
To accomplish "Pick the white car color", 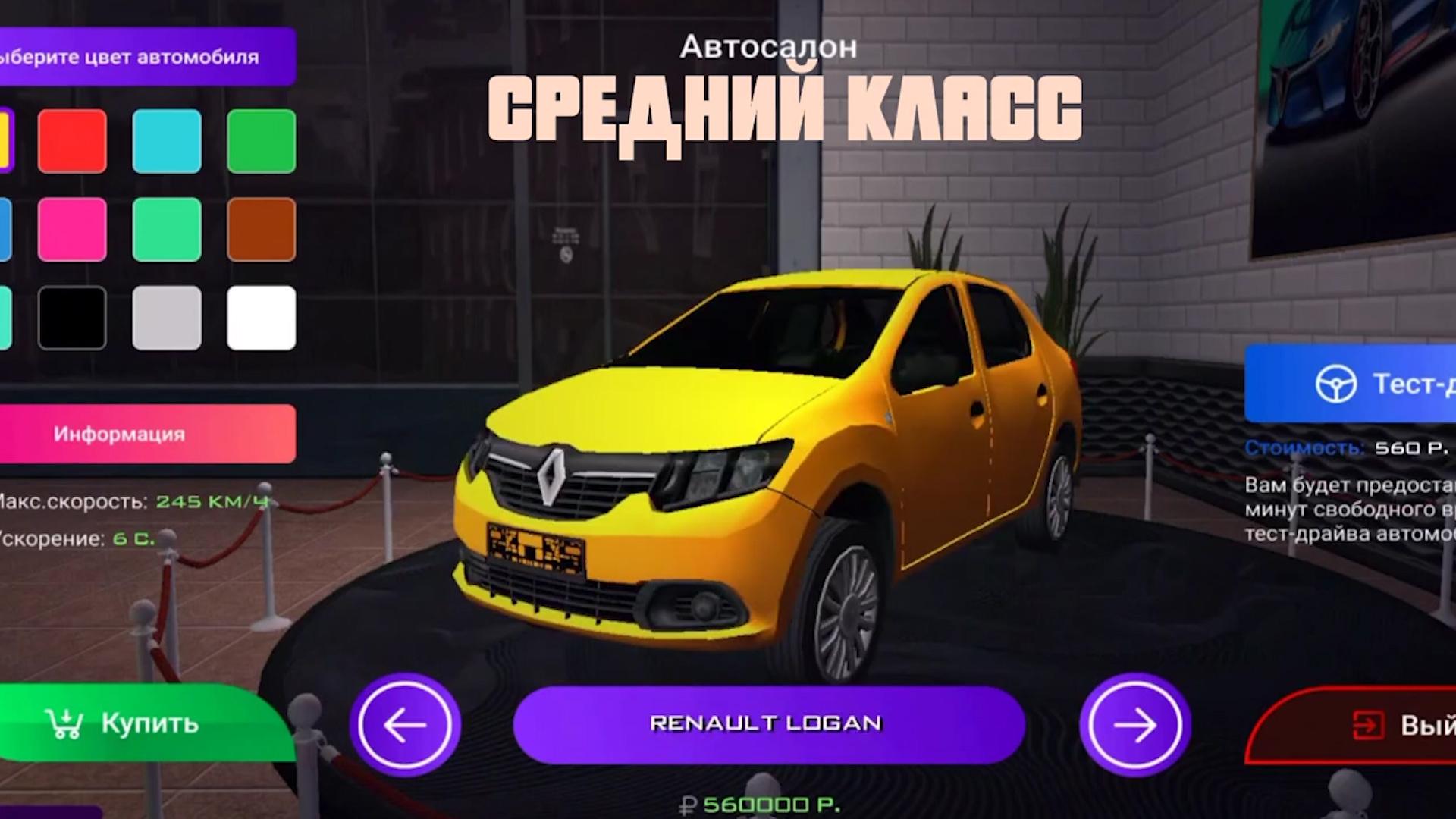I will click(x=262, y=318).
